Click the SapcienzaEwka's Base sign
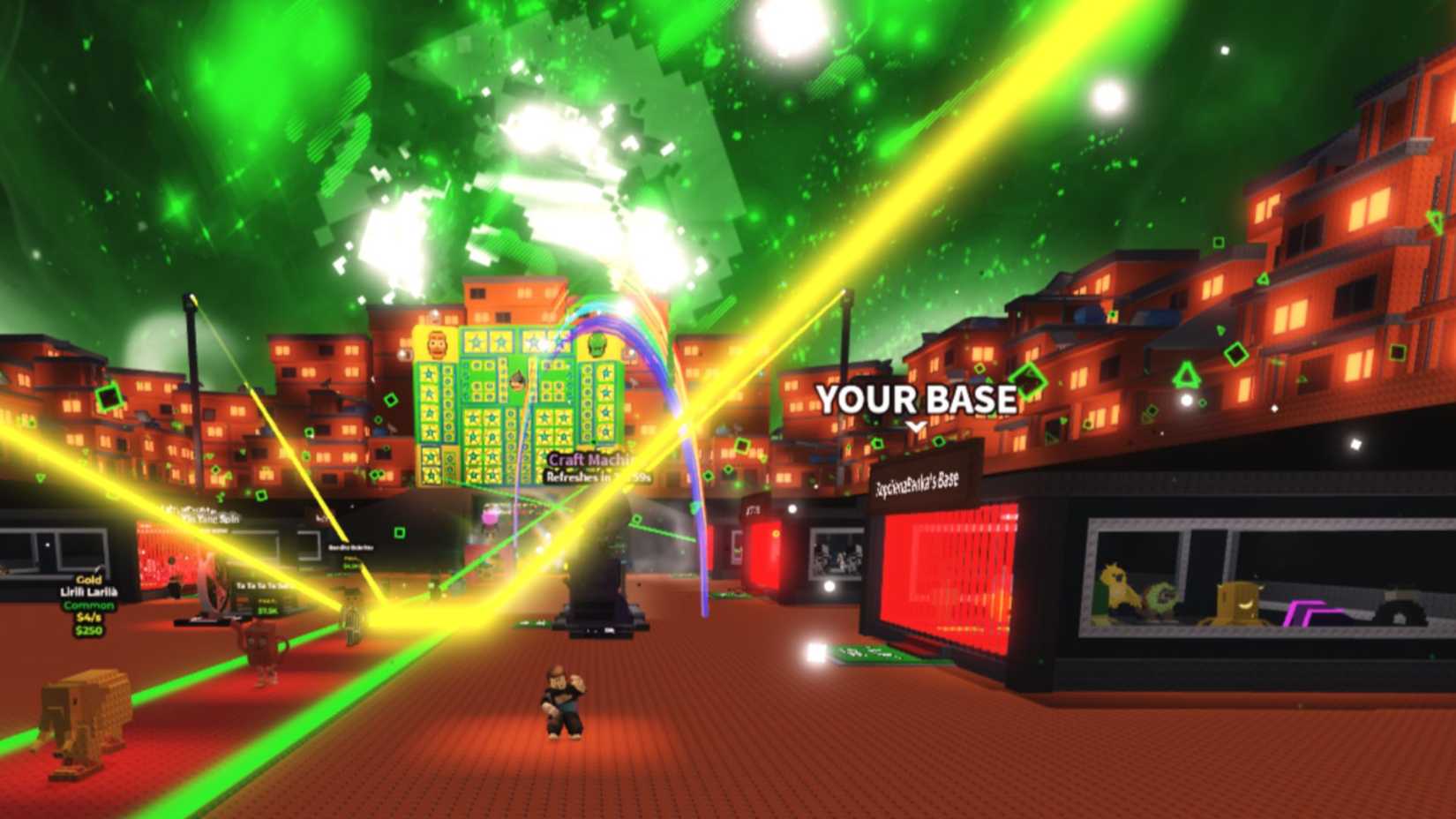The height and width of the screenshot is (819, 1456). coord(918,483)
